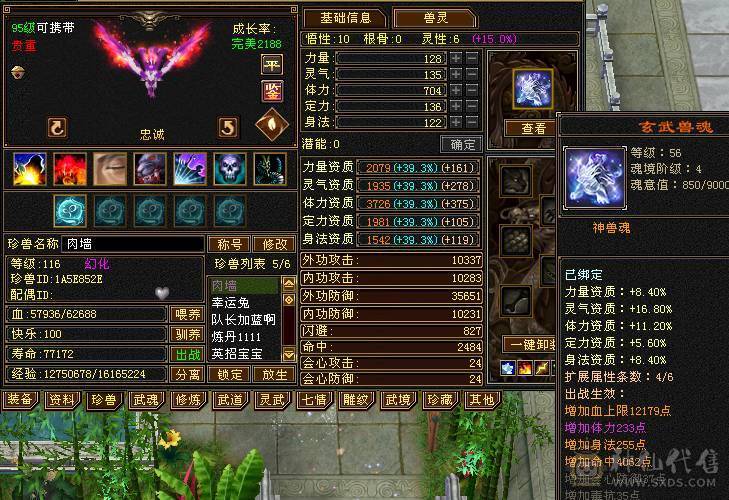Open the 称号 title button
The image size is (729, 500).
pos(230,244)
